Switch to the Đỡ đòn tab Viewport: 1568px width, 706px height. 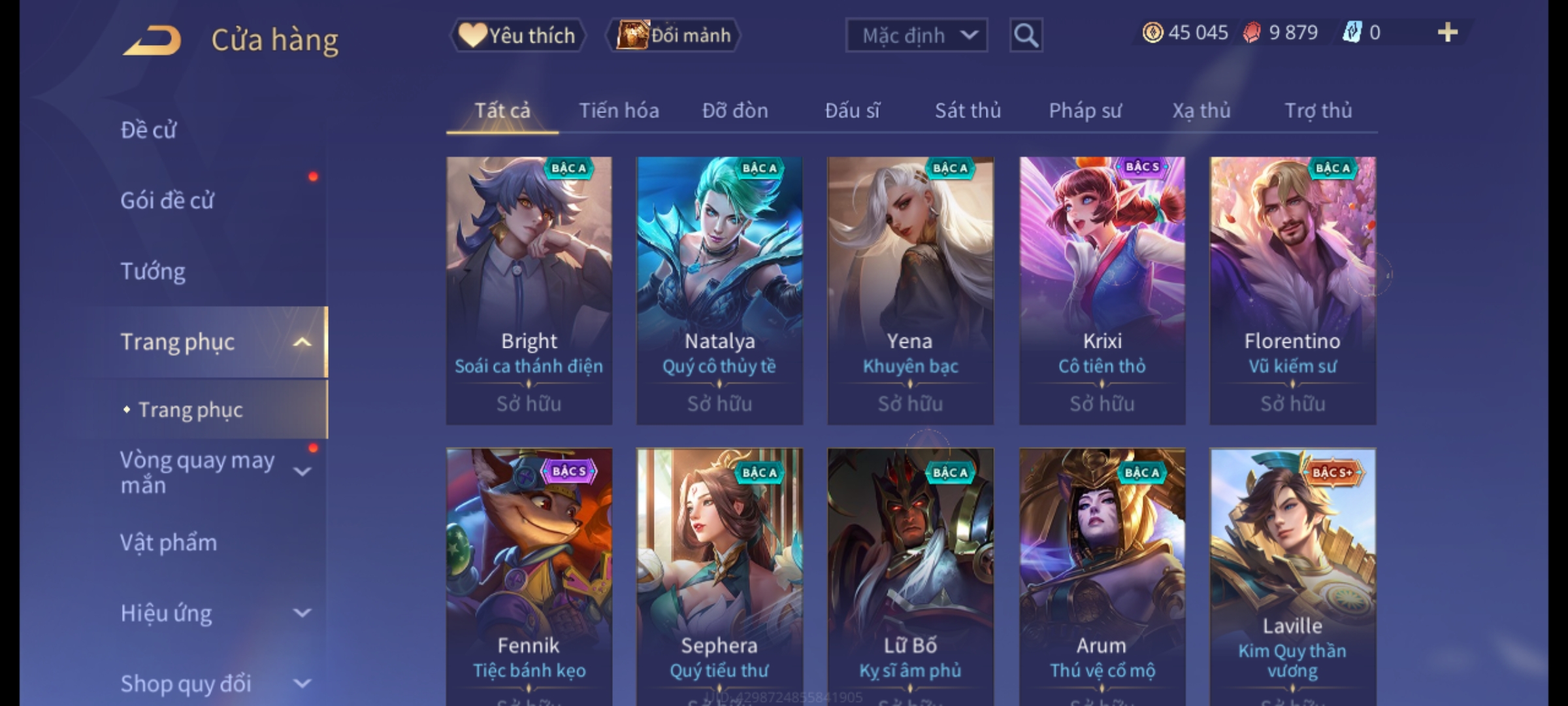pyautogui.click(x=735, y=110)
